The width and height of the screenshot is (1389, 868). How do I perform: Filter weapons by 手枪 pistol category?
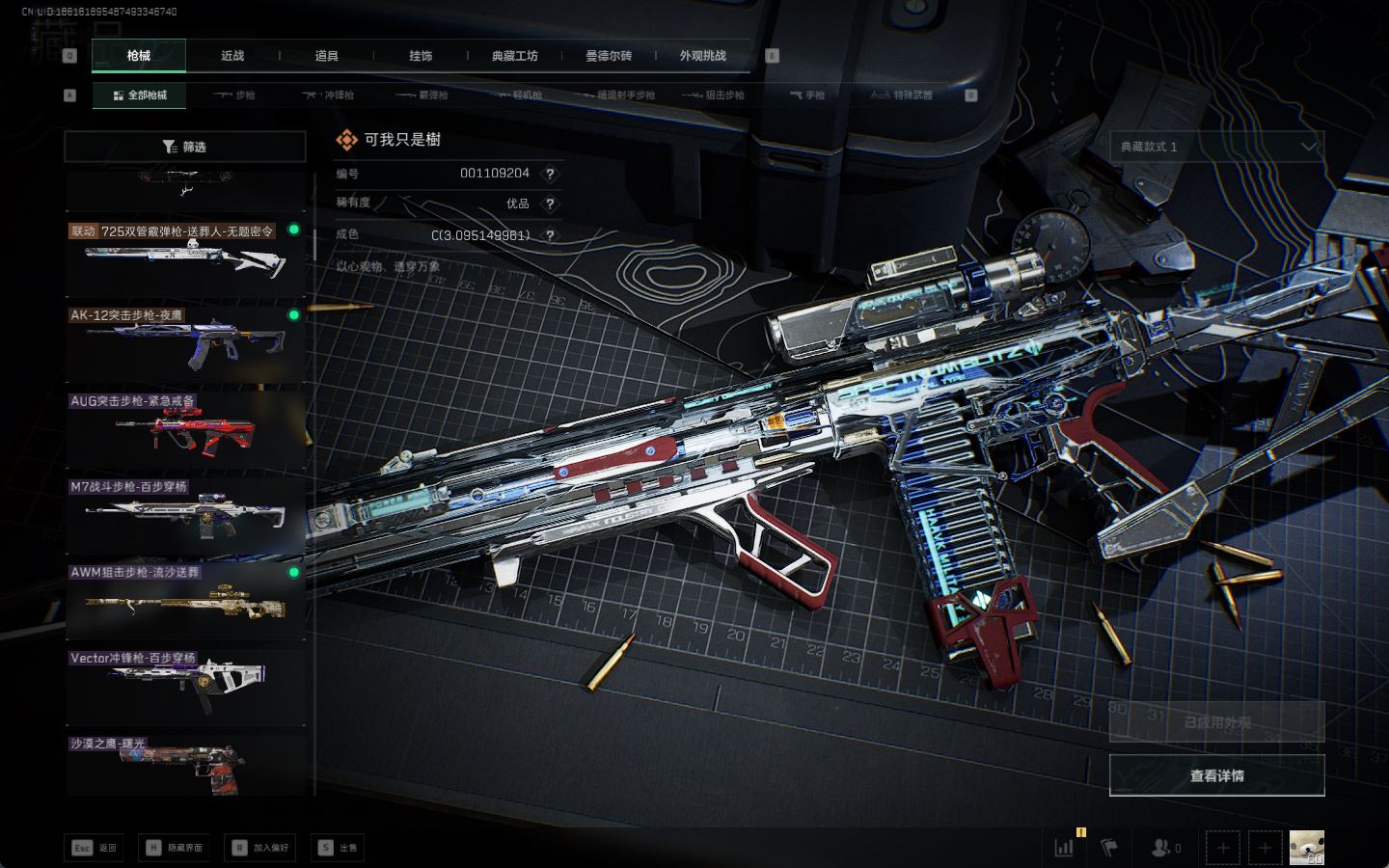coord(807,95)
